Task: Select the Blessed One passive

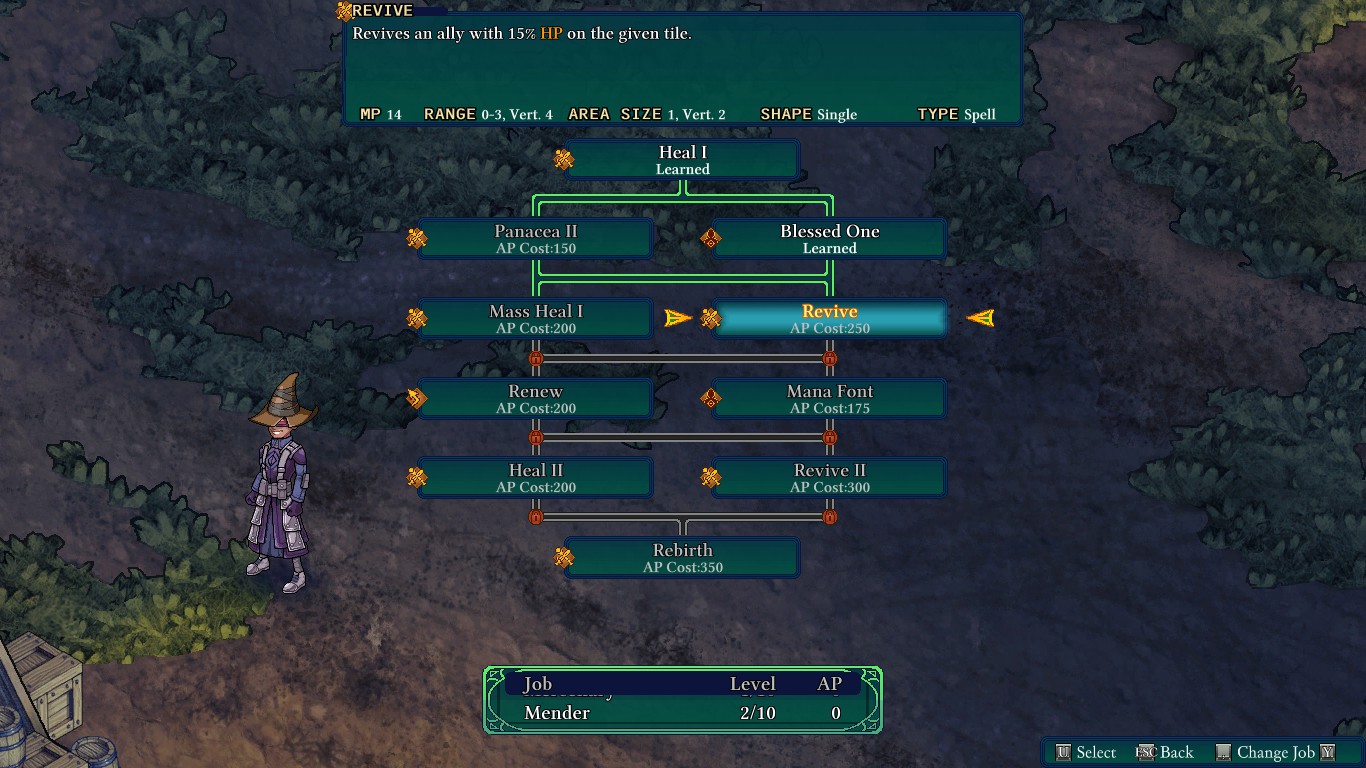Action: tap(829, 239)
